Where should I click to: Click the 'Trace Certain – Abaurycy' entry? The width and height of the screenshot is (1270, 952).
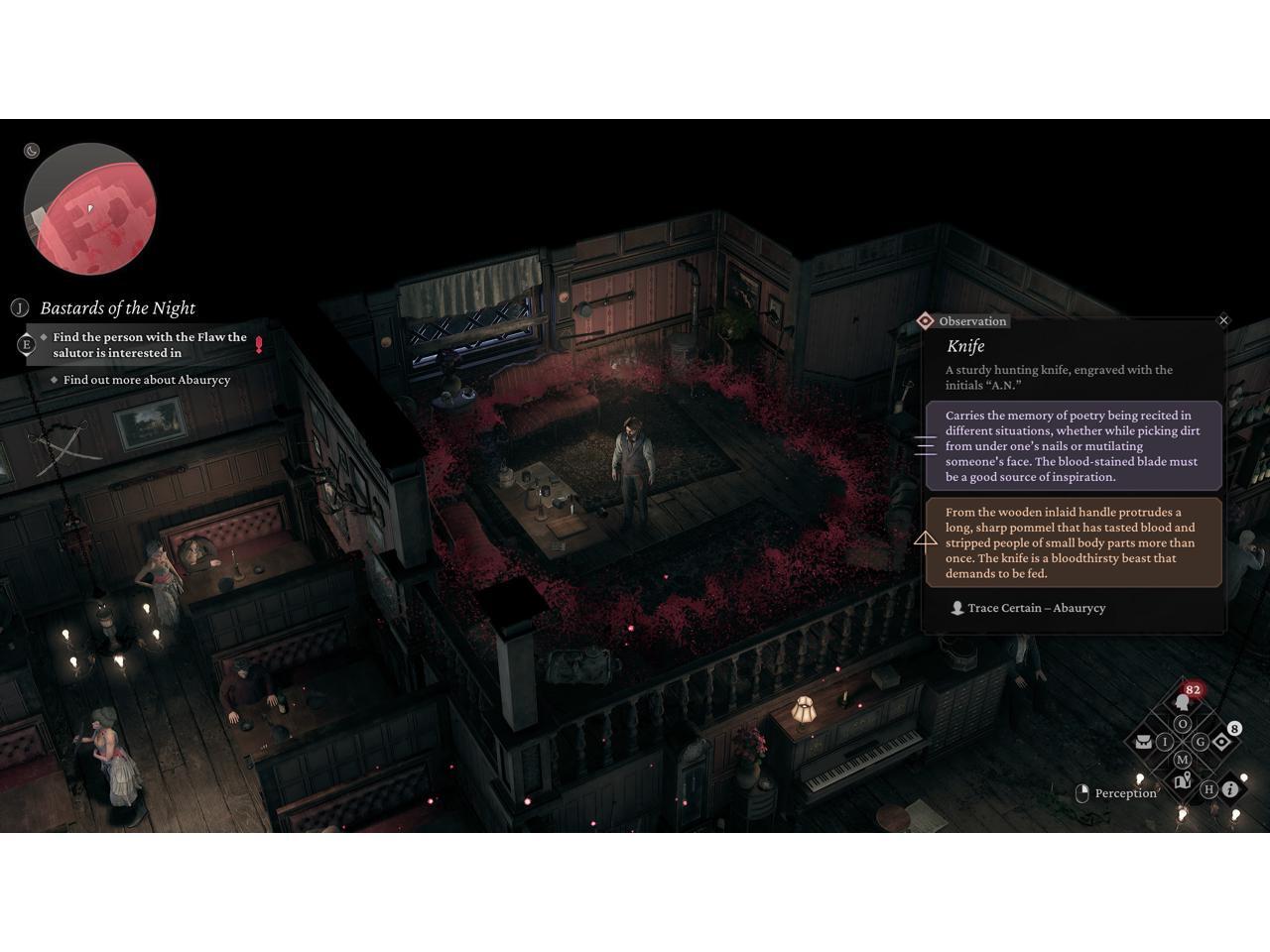click(x=1036, y=608)
